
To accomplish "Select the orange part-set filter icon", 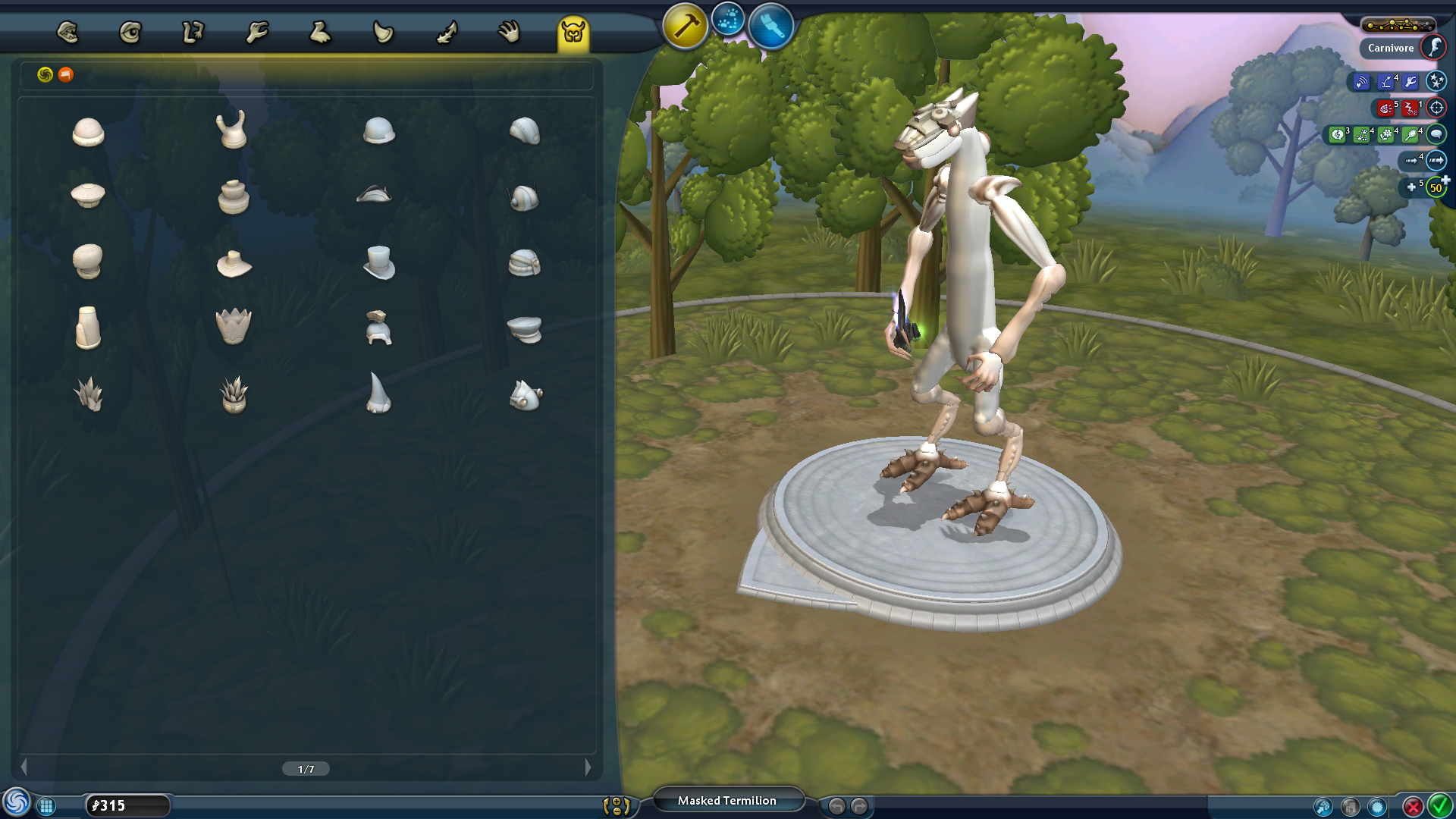I will (x=66, y=74).
